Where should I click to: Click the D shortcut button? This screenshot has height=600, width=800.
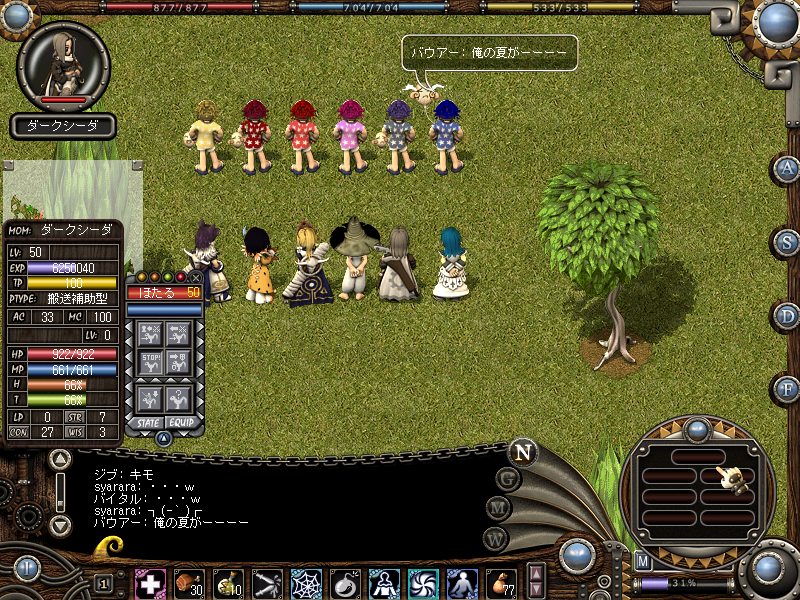point(788,316)
